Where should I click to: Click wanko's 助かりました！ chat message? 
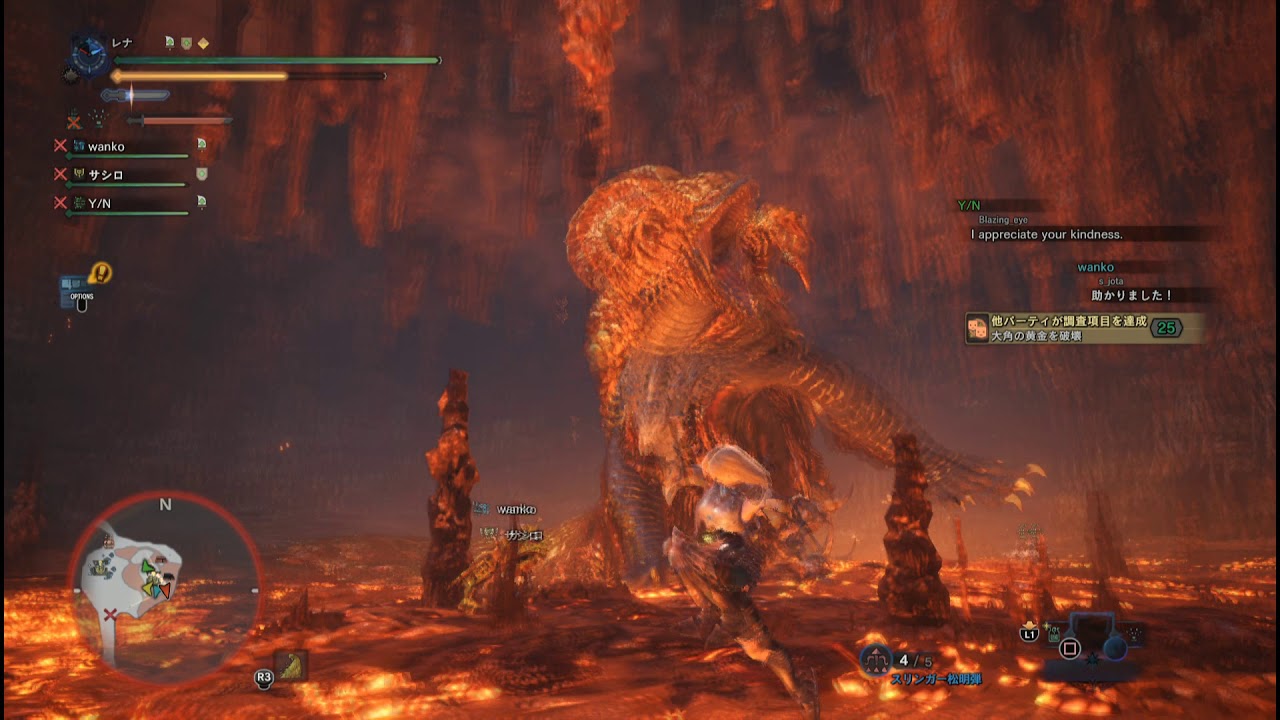1132,296
